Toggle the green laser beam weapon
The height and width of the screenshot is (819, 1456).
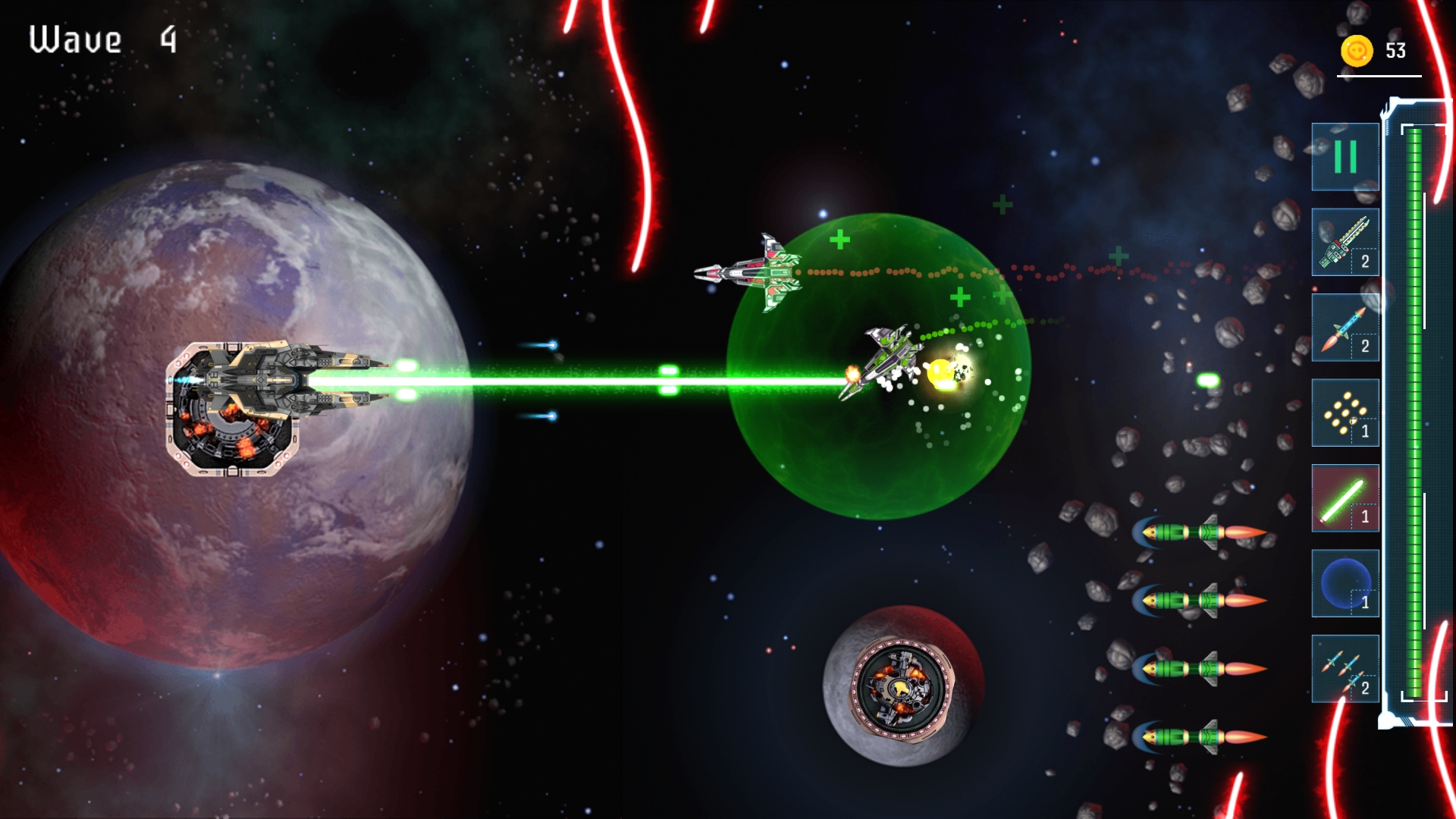click(1345, 498)
